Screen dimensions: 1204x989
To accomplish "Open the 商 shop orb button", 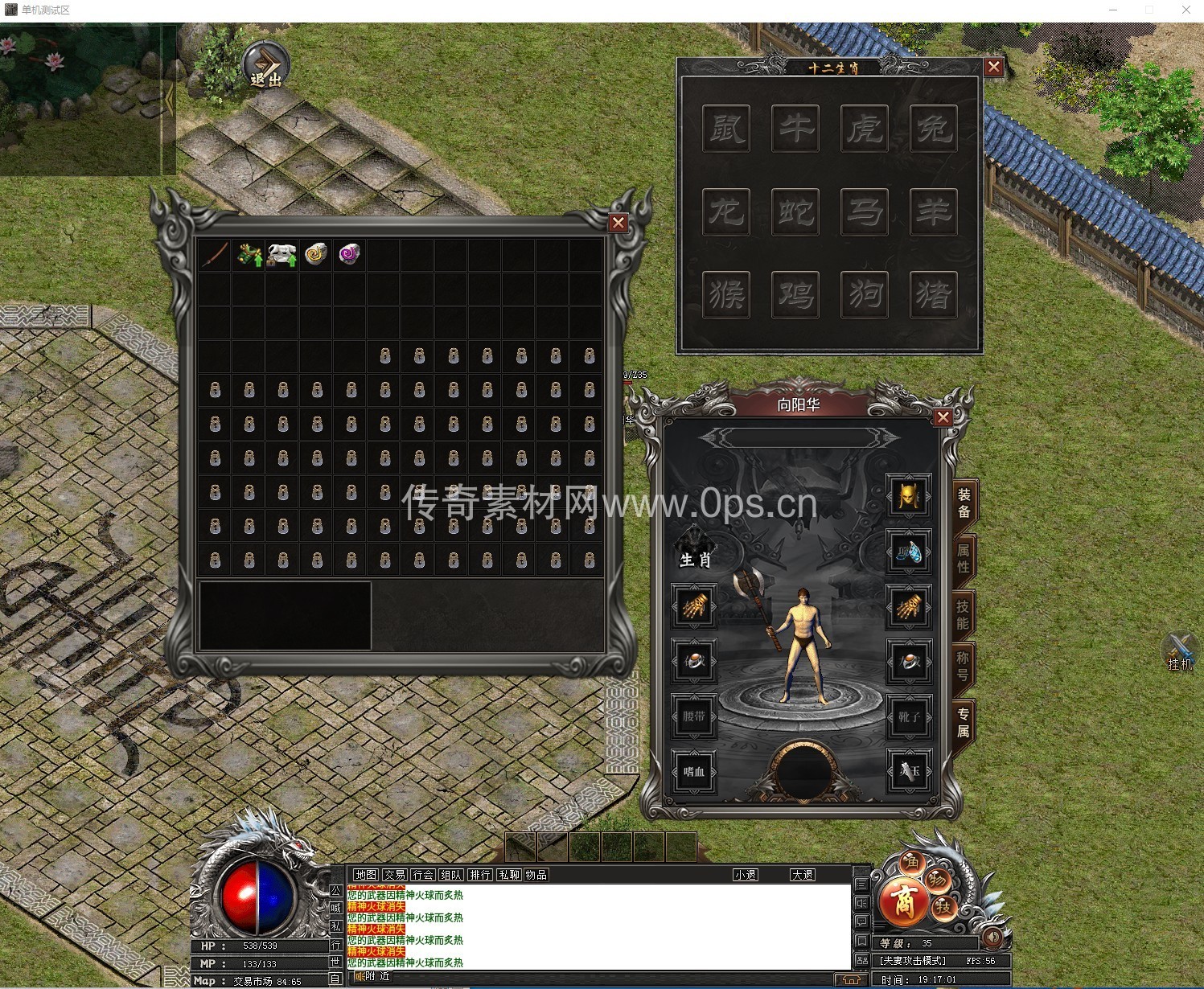I will point(903,901).
